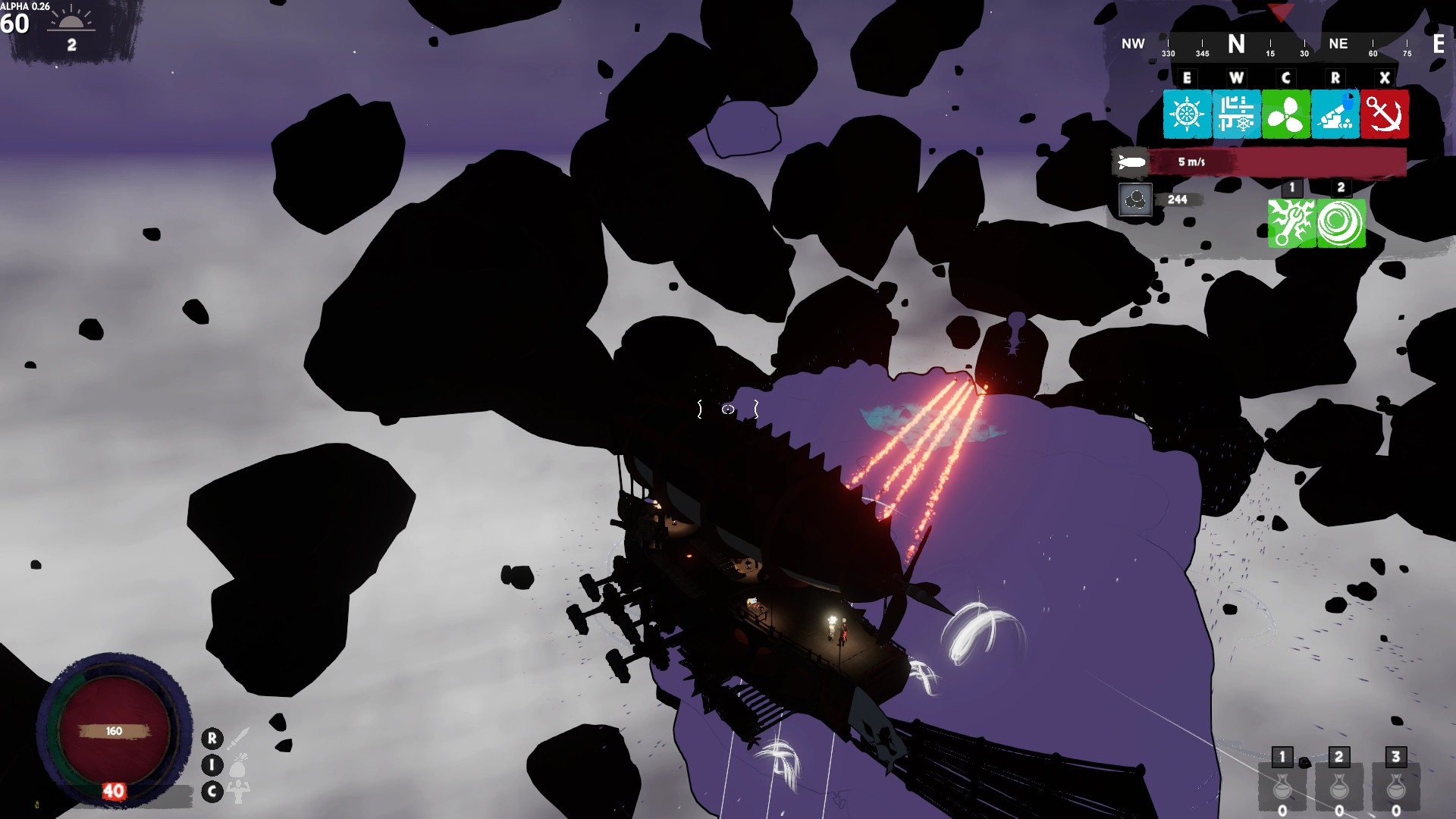
Task: Toggle the I ability button
Action: (x=211, y=766)
